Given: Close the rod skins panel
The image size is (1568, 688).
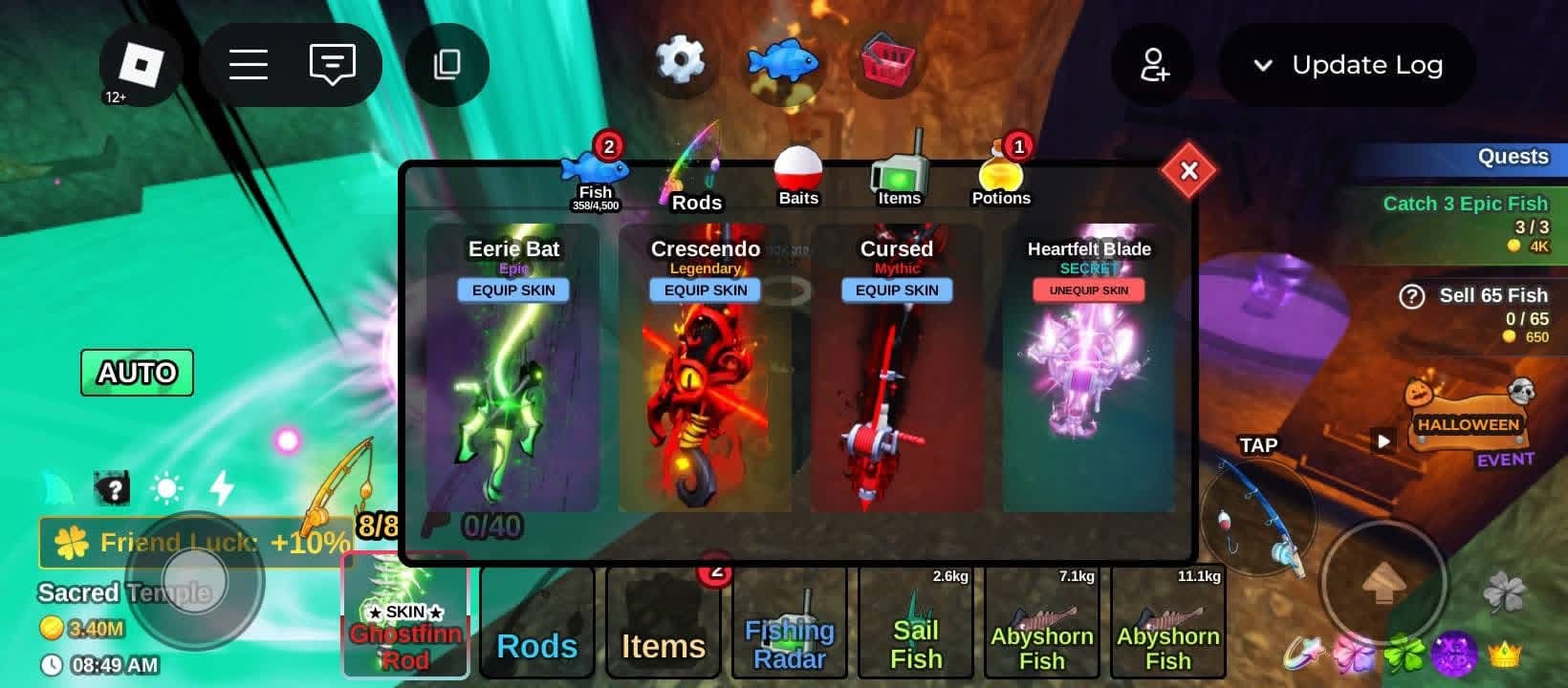Looking at the screenshot, I should click(x=1188, y=171).
